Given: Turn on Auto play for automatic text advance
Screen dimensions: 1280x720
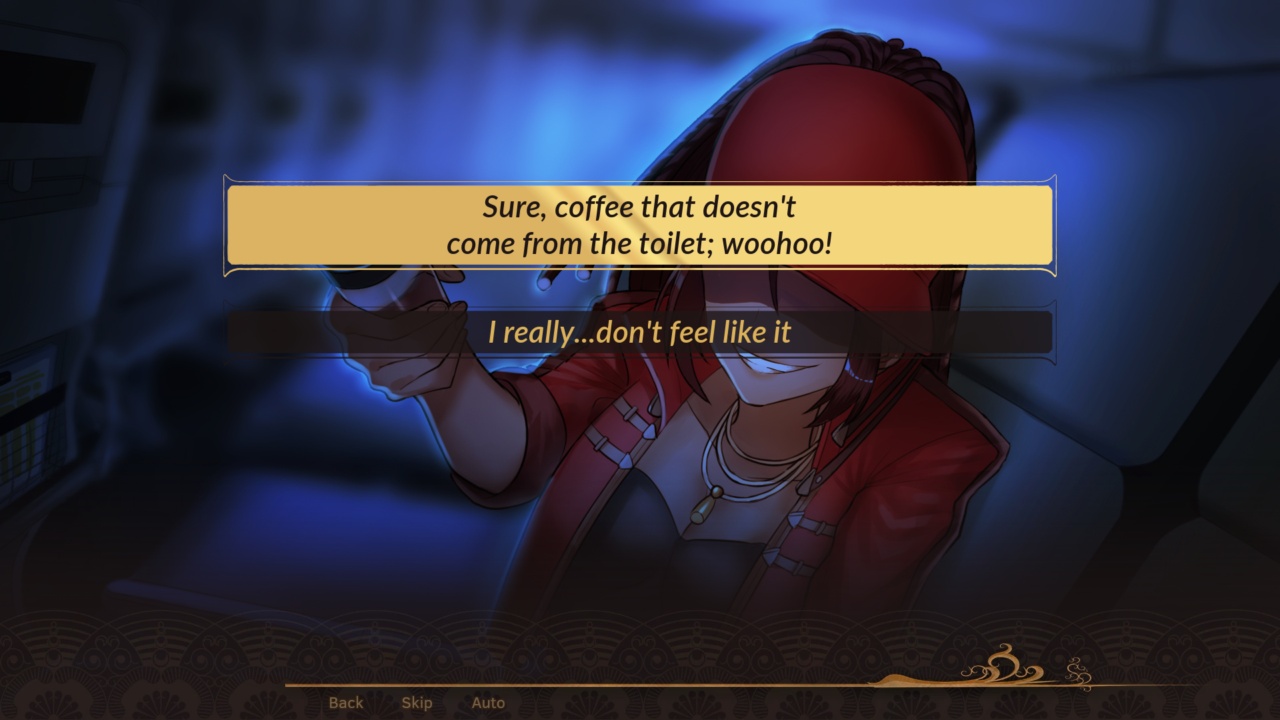Looking at the screenshot, I should coord(489,703).
